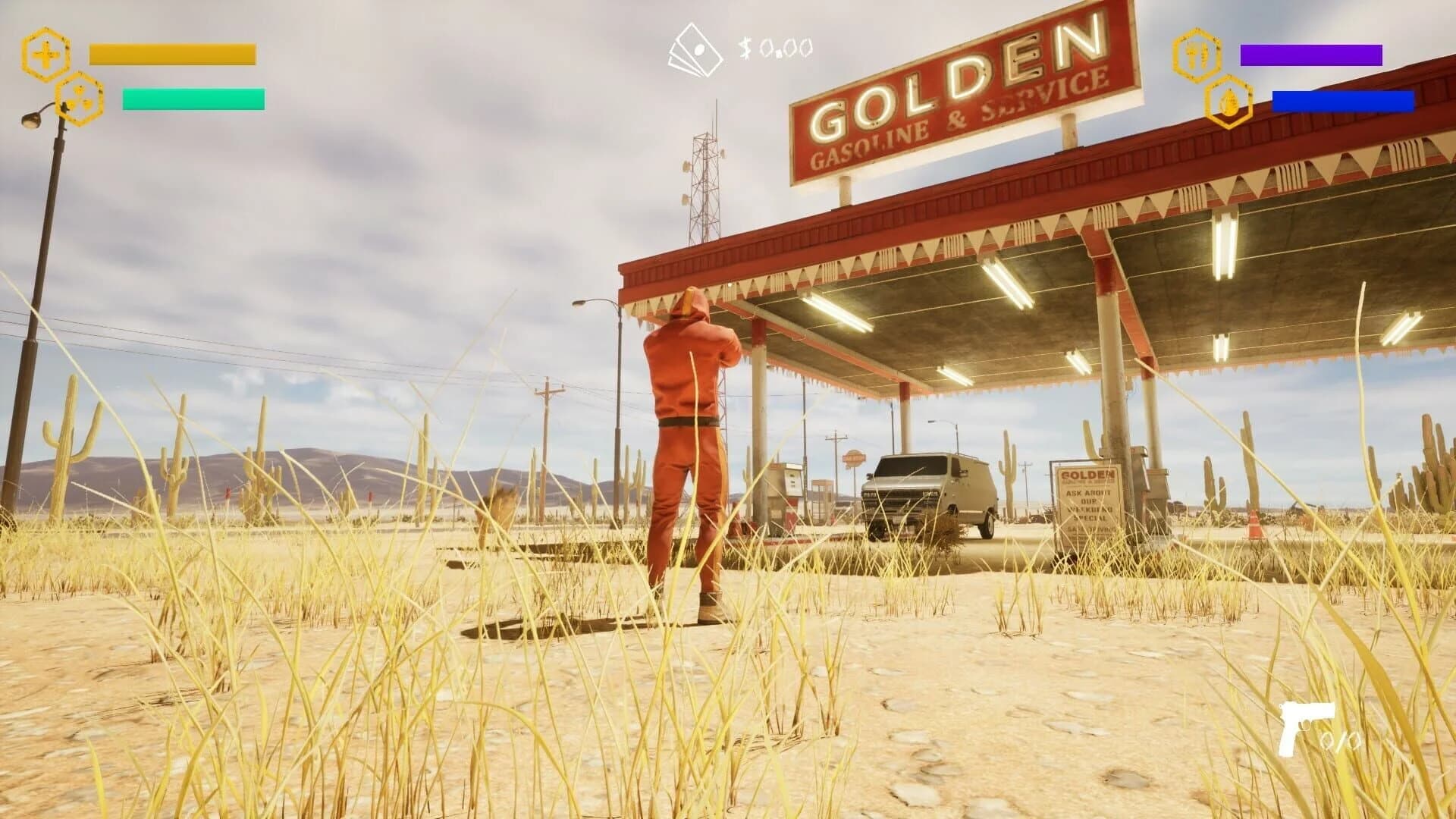Click the health cross hexagon icon

click(45, 55)
